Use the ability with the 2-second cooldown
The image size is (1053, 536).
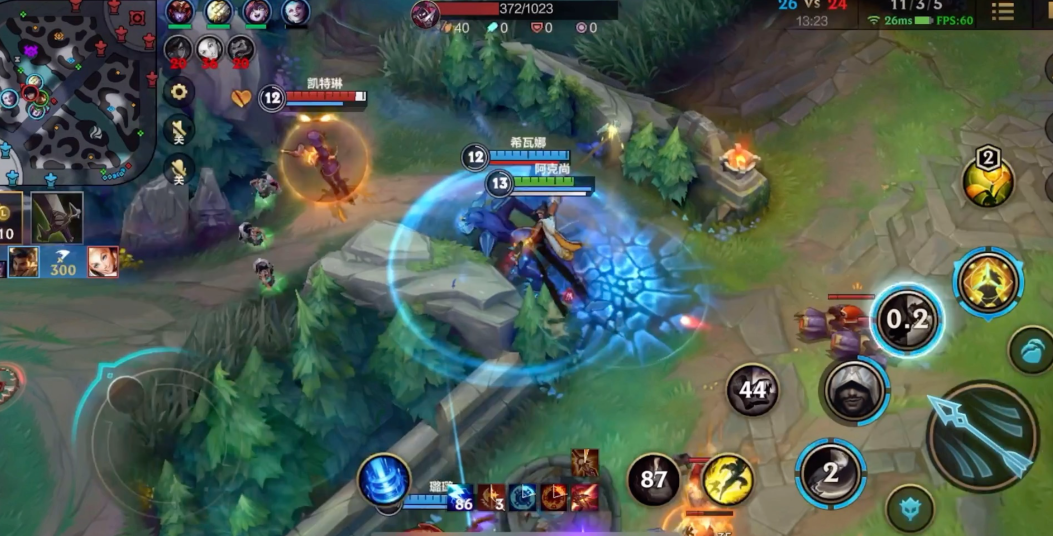[x=830, y=473]
